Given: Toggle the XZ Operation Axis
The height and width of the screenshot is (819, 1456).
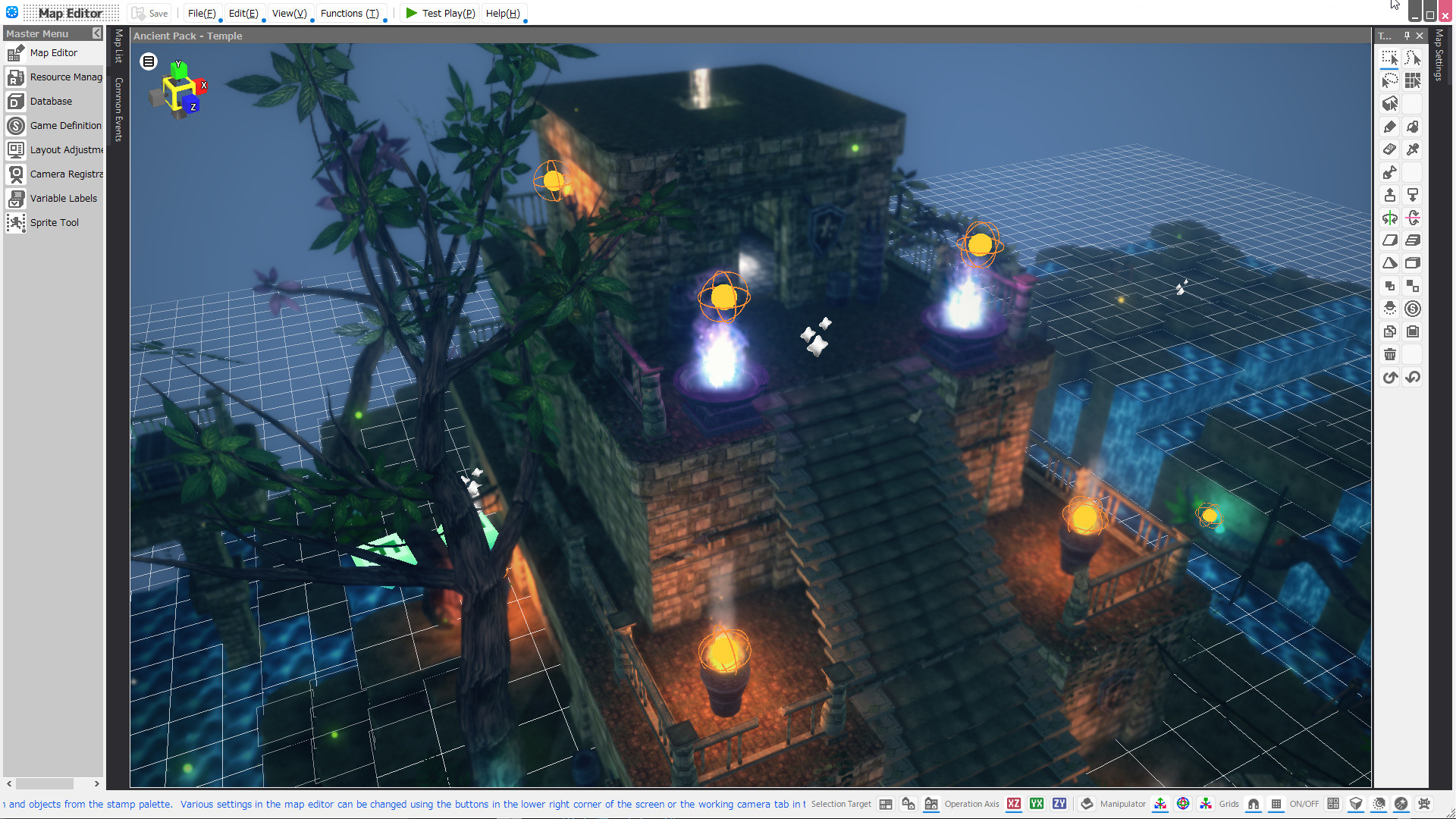Looking at the screenshot, I should [x=1014, y=804].
